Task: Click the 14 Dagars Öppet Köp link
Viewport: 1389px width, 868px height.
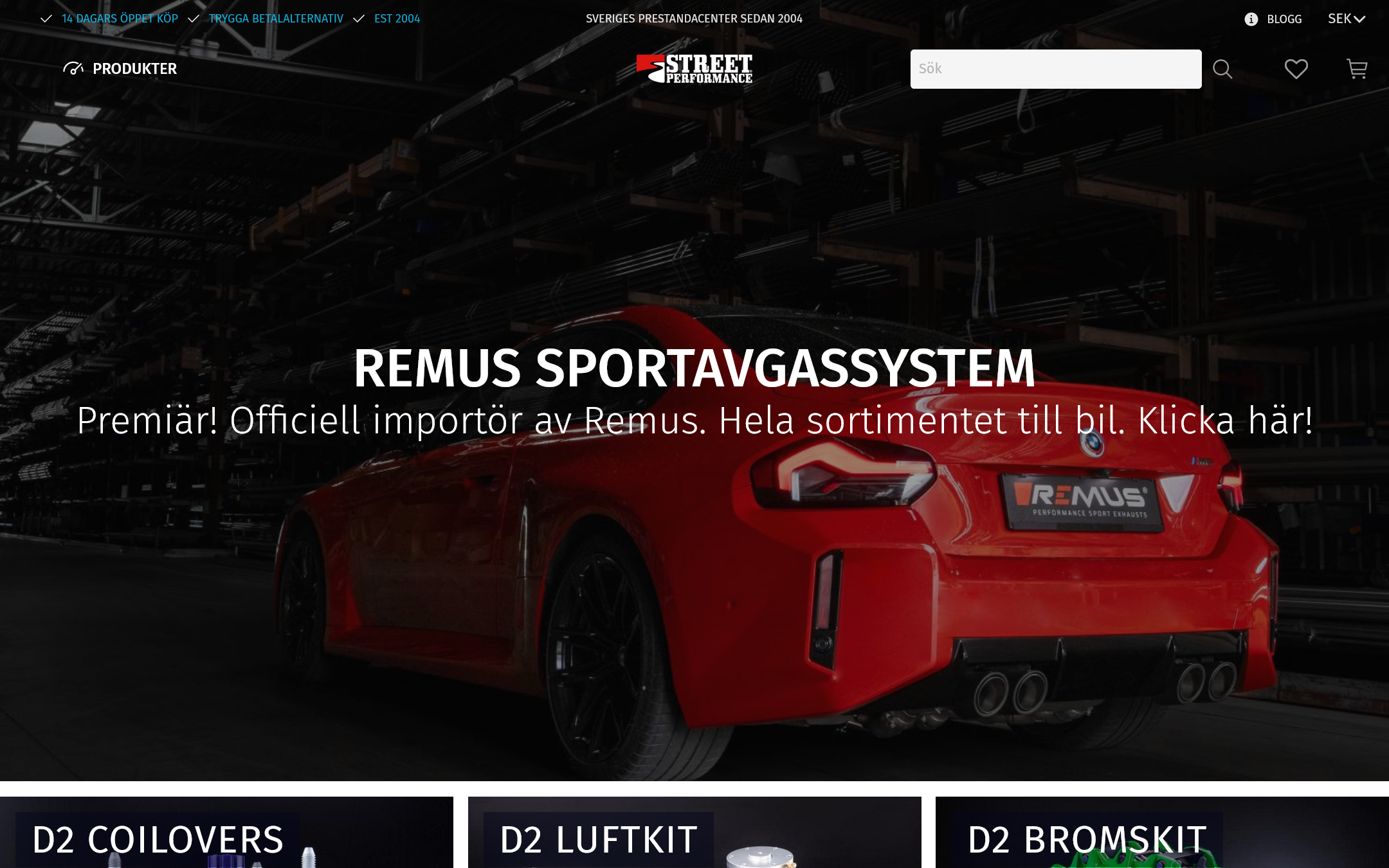Action: pyautogui.click(x=120, y=19)
